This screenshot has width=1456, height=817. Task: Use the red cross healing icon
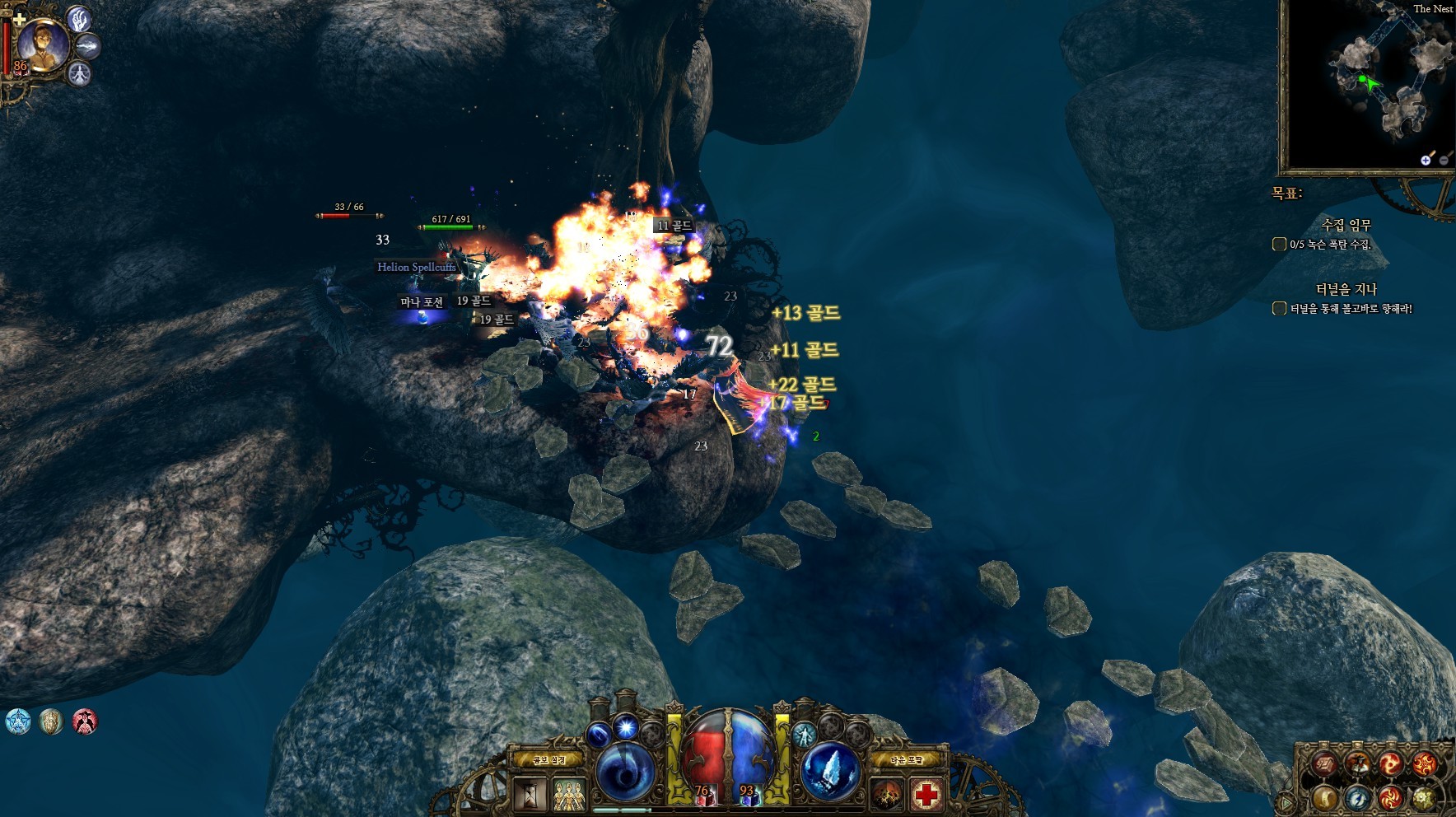(926, 795)
